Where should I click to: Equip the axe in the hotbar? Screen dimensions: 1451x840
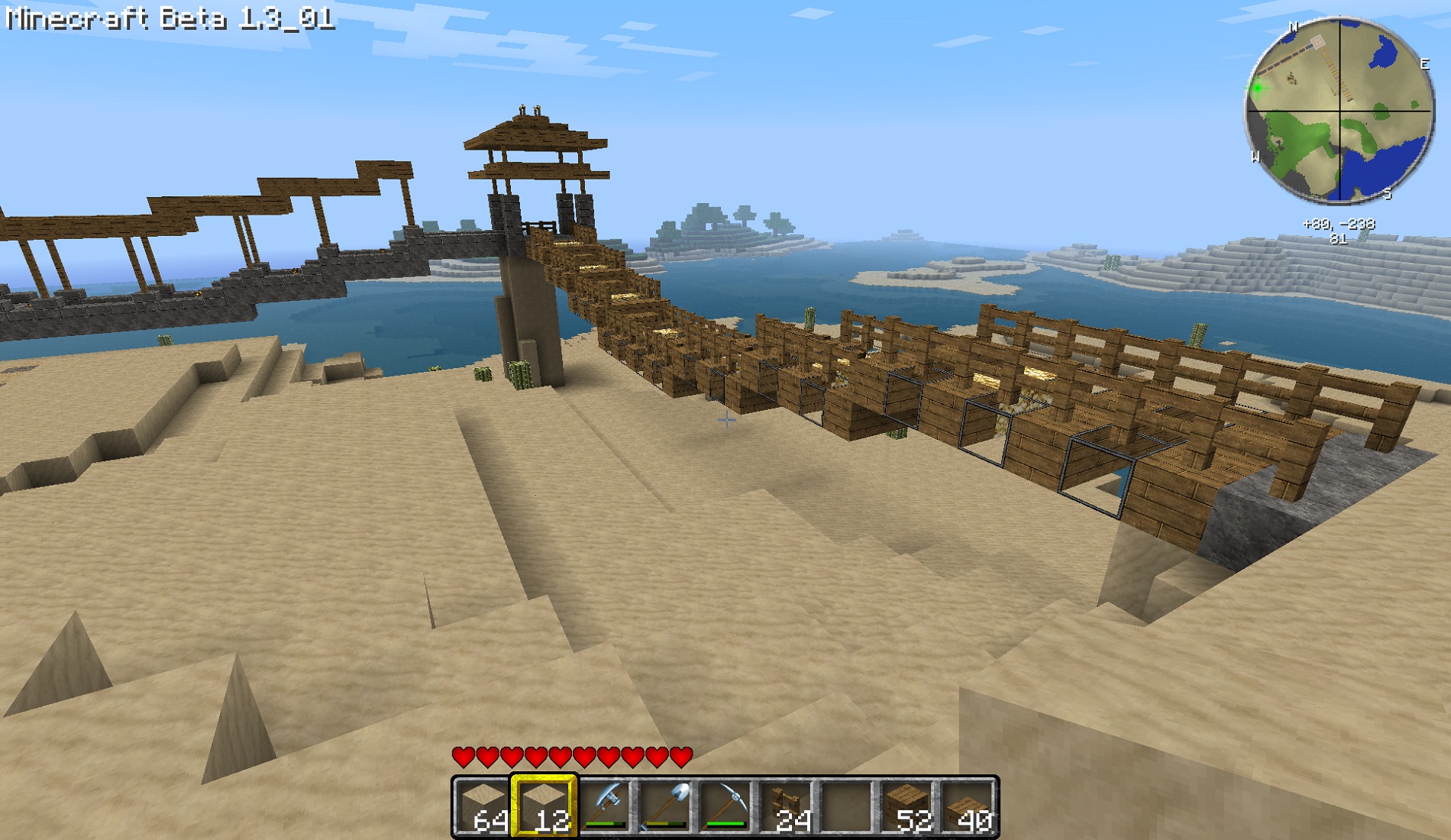pyautogui.click(x=604, y=807)
